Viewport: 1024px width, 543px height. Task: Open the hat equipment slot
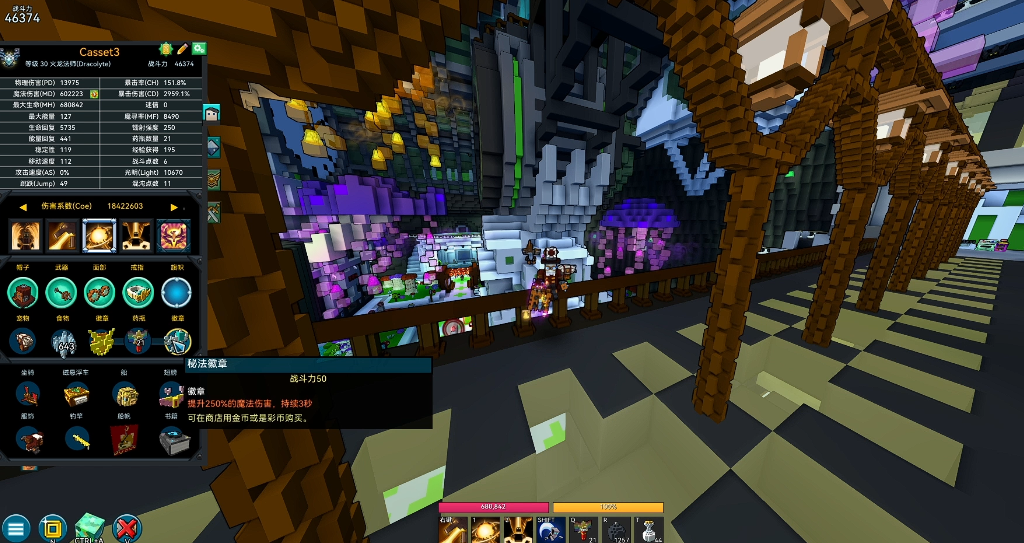click(x=24, y=293)
